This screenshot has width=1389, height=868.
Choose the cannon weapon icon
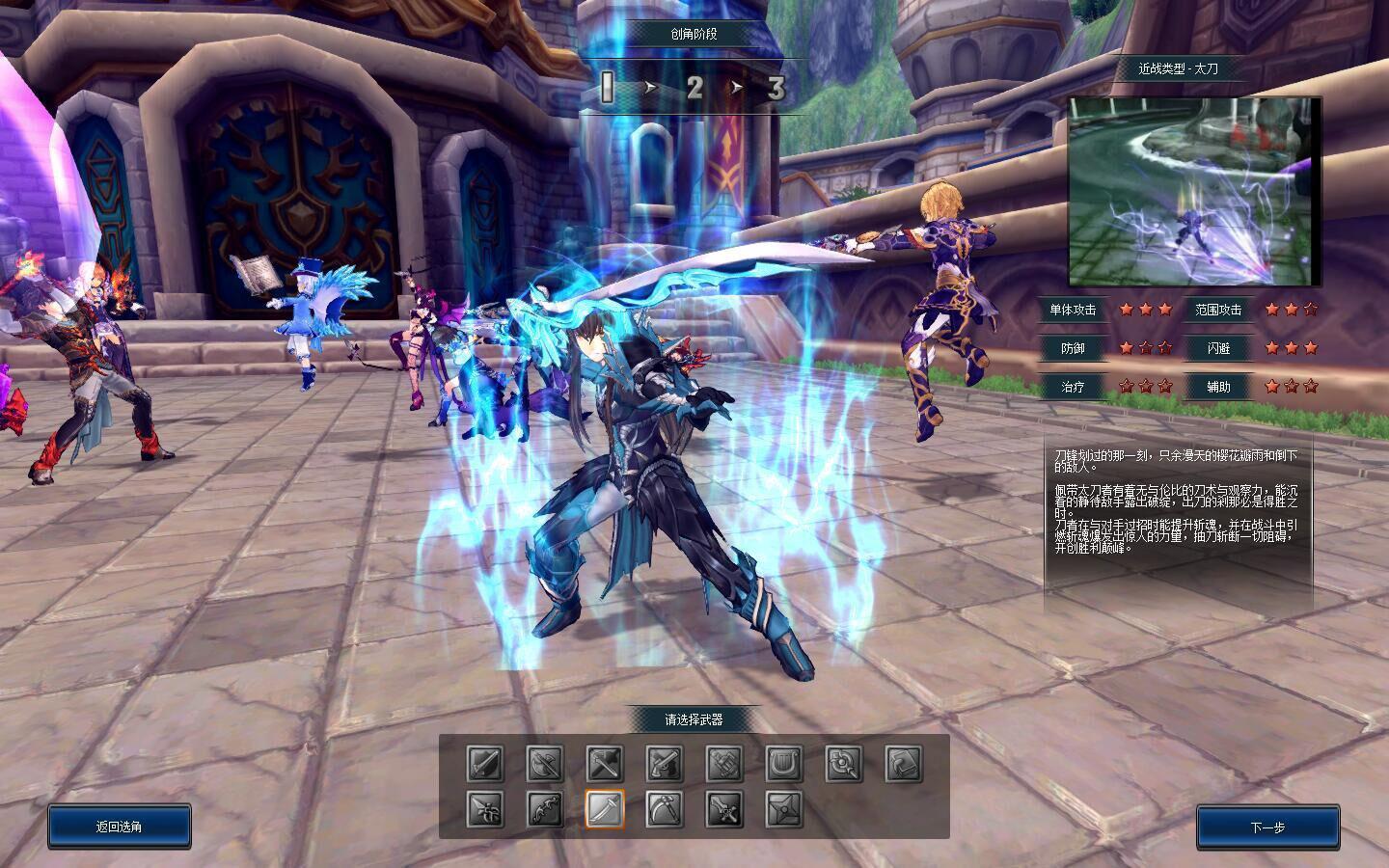click(x=724, y=764)
